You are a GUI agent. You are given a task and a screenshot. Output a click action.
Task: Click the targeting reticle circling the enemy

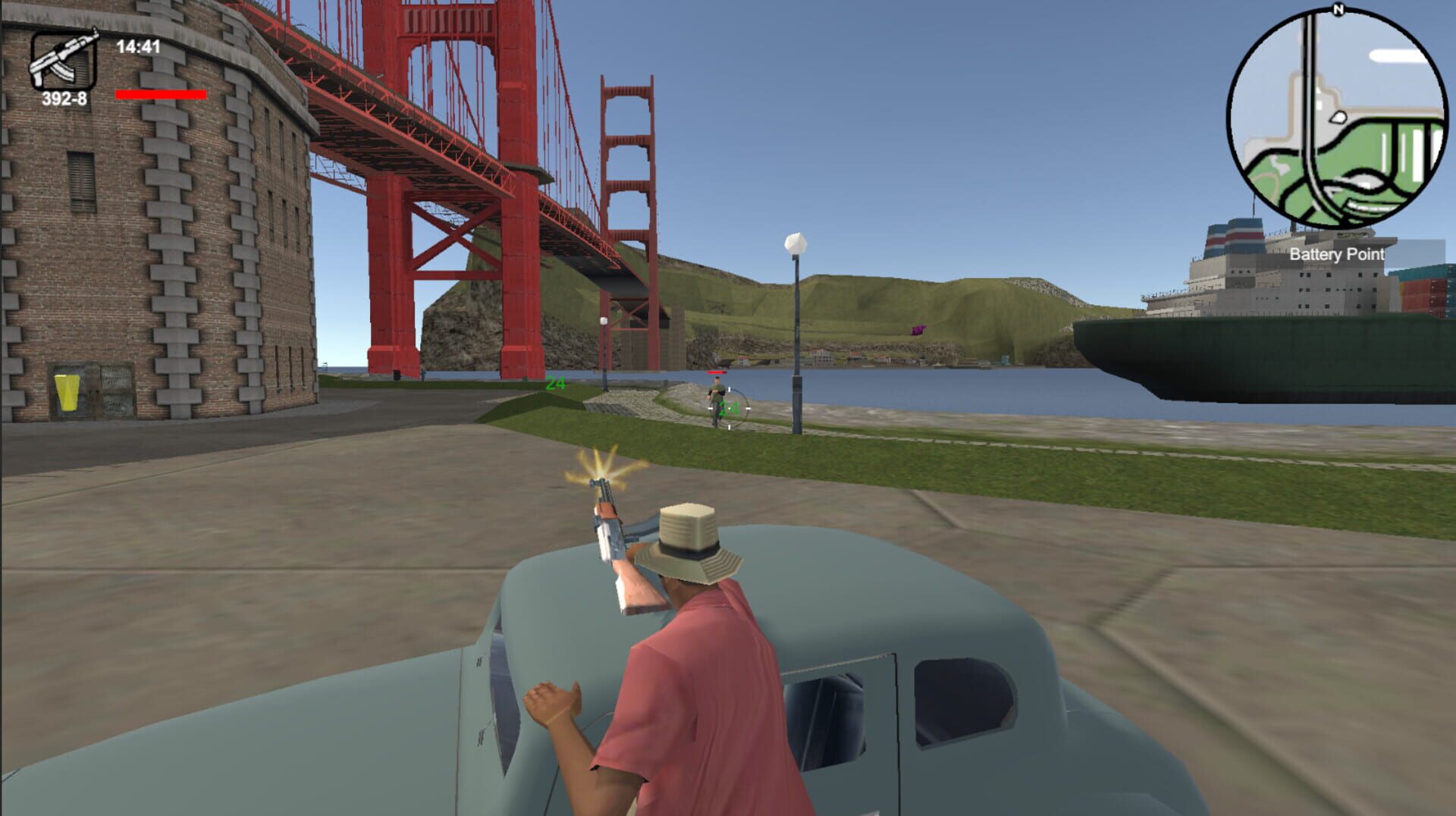[730, 410]
